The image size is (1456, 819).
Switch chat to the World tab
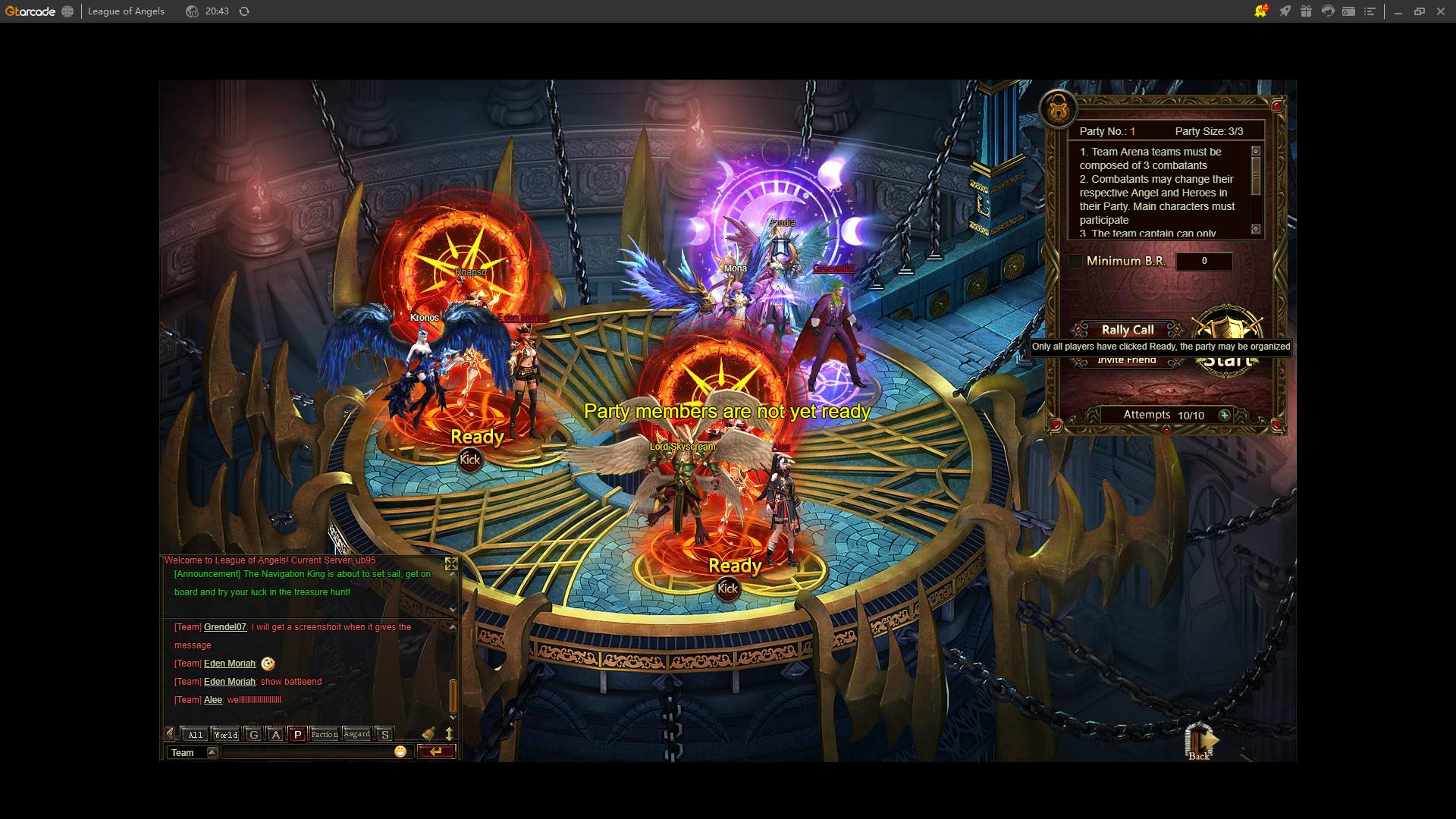225,734
